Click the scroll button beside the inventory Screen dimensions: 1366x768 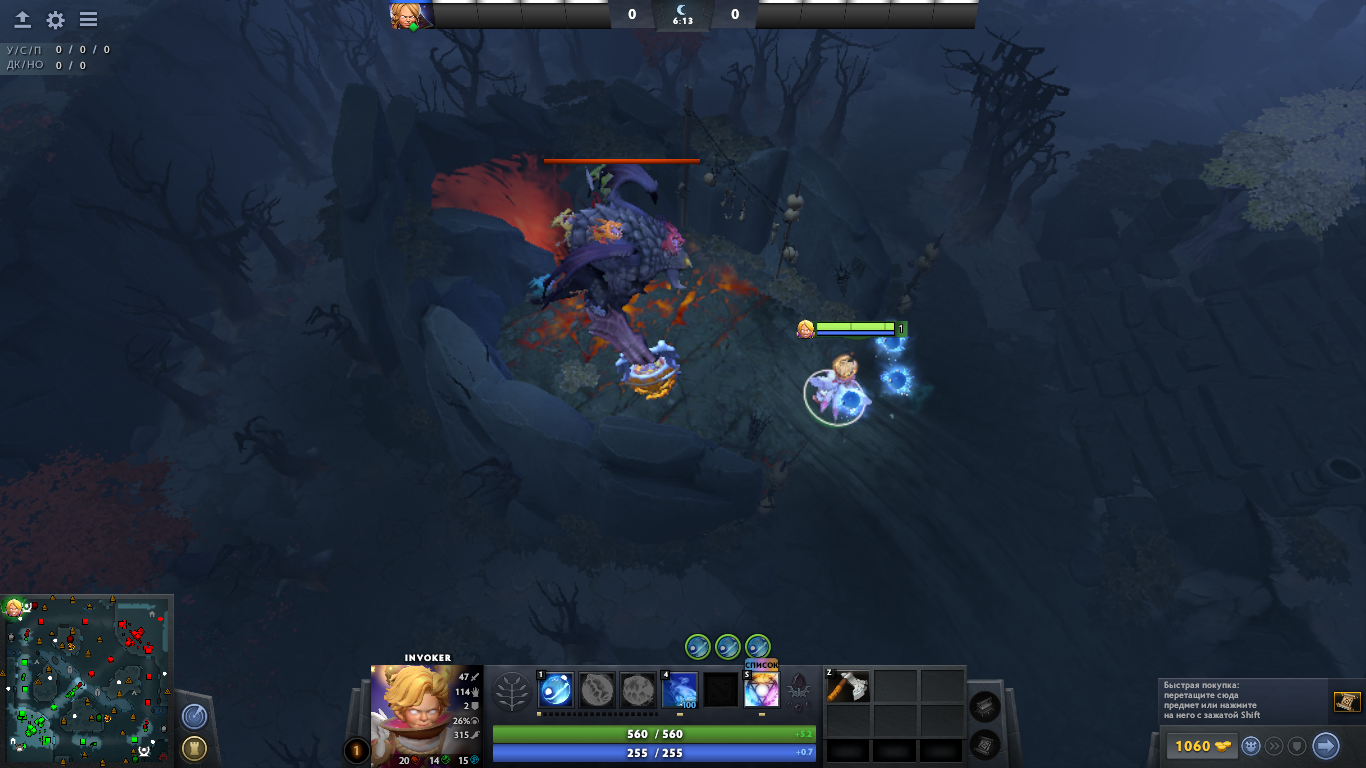point(985,743)
